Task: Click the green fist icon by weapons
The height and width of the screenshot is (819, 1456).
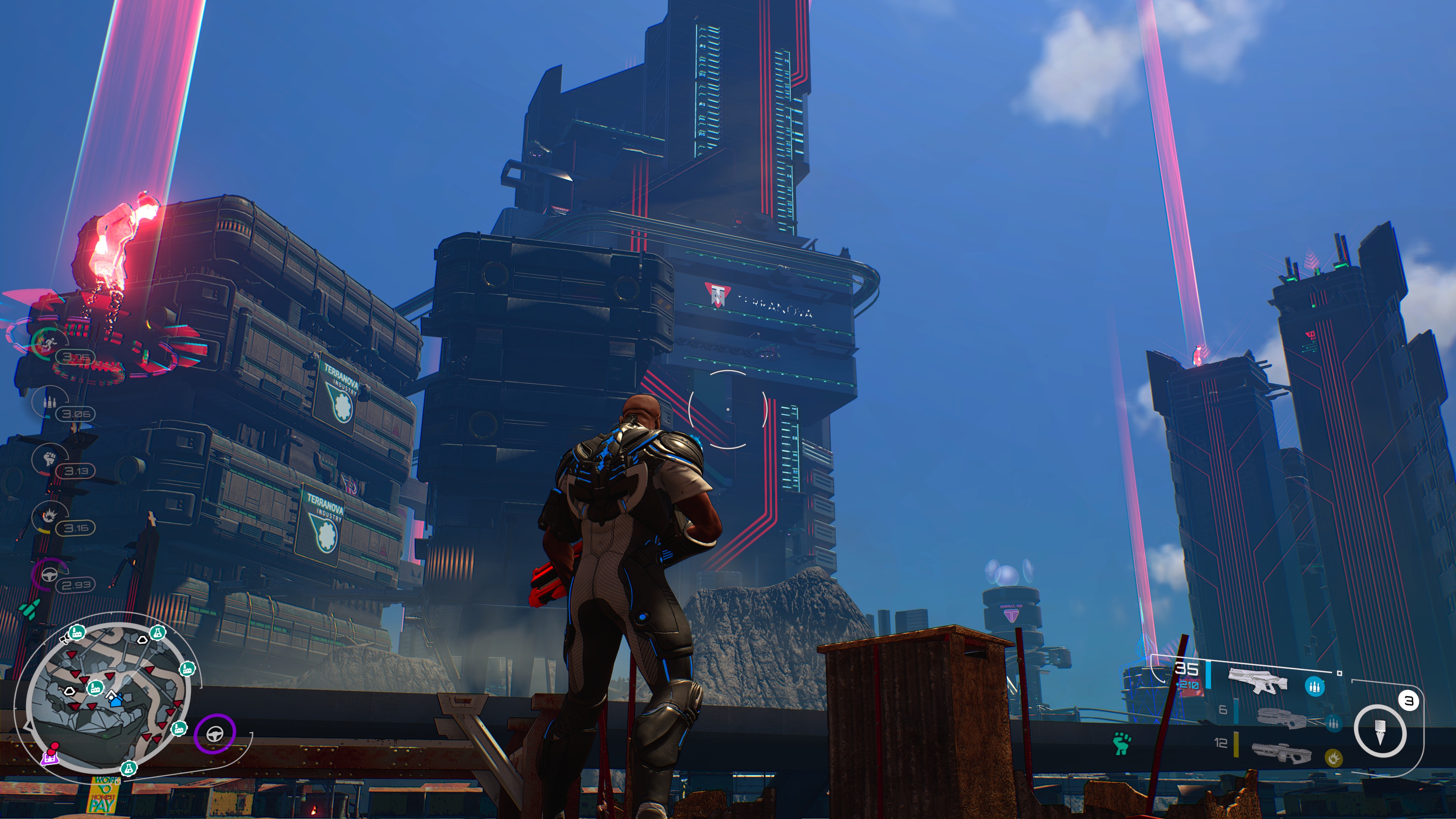Action: (1122, 743)
